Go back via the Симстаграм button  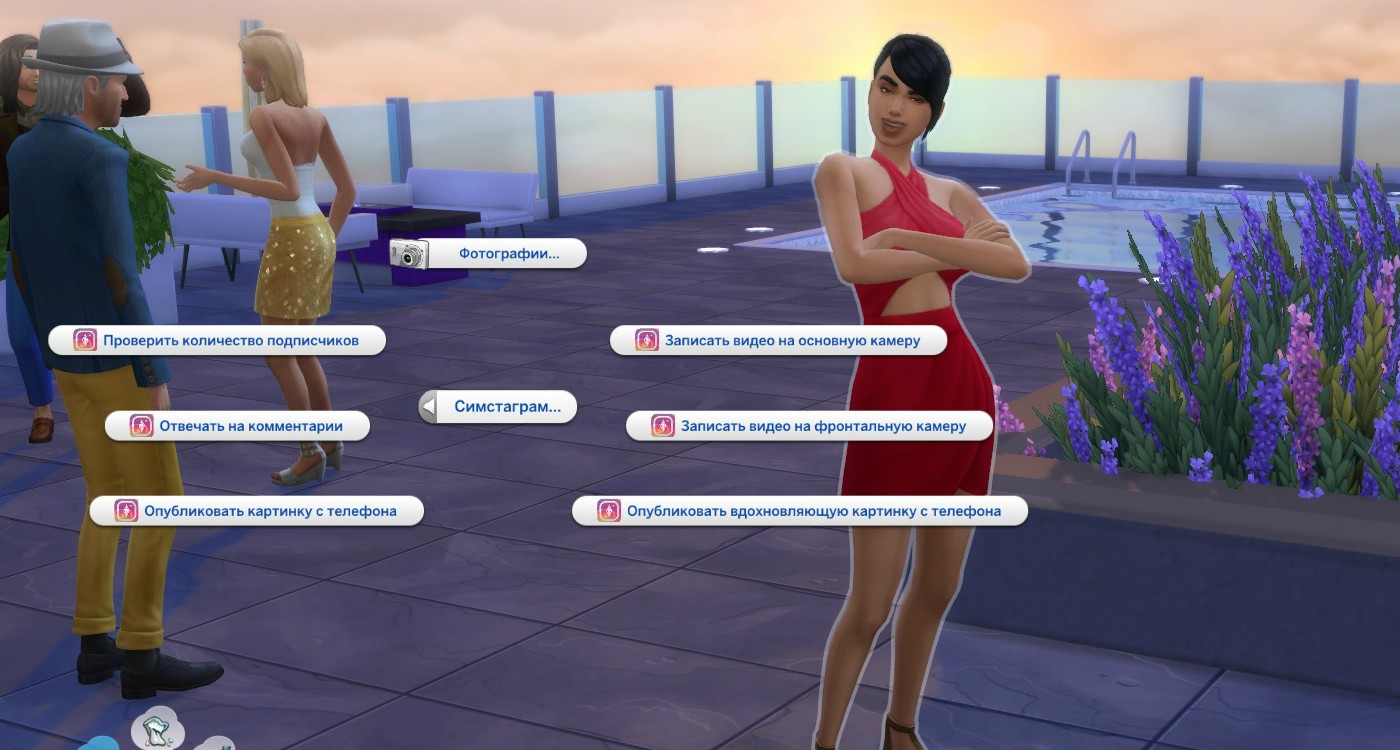(498, 407)
